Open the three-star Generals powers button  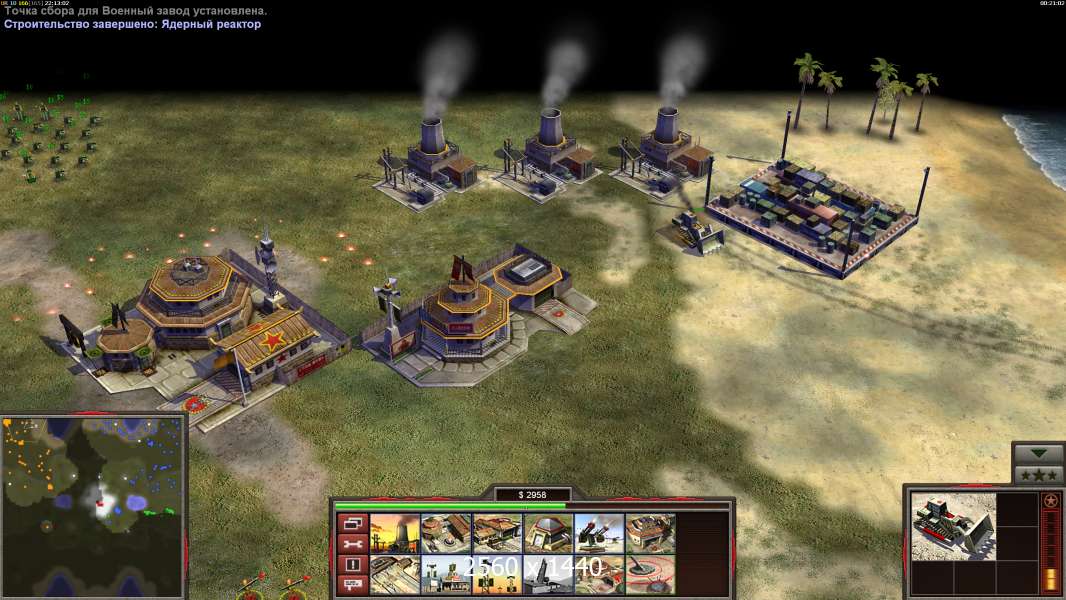(1038, 475)
